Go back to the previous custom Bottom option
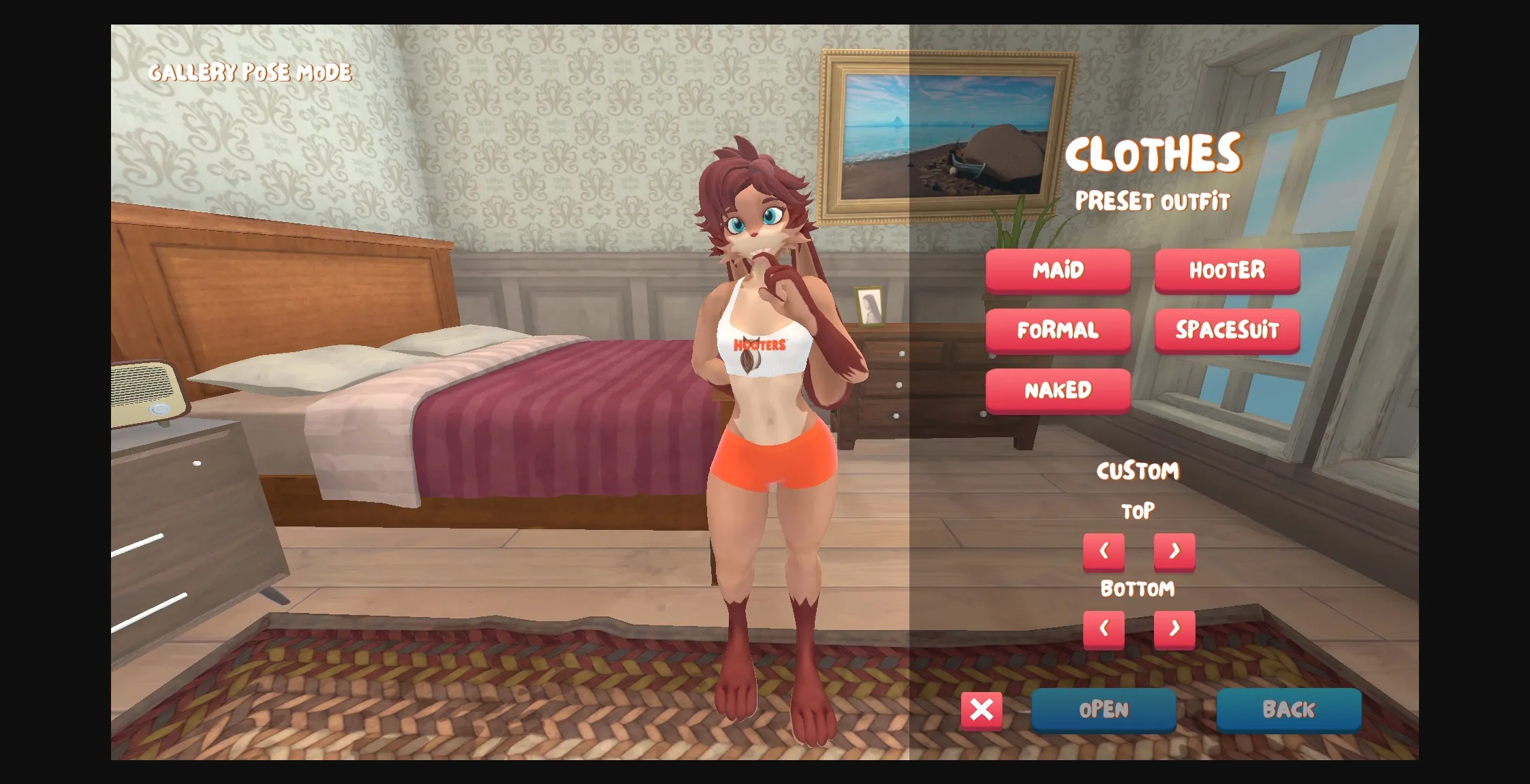 [1104, 630]
